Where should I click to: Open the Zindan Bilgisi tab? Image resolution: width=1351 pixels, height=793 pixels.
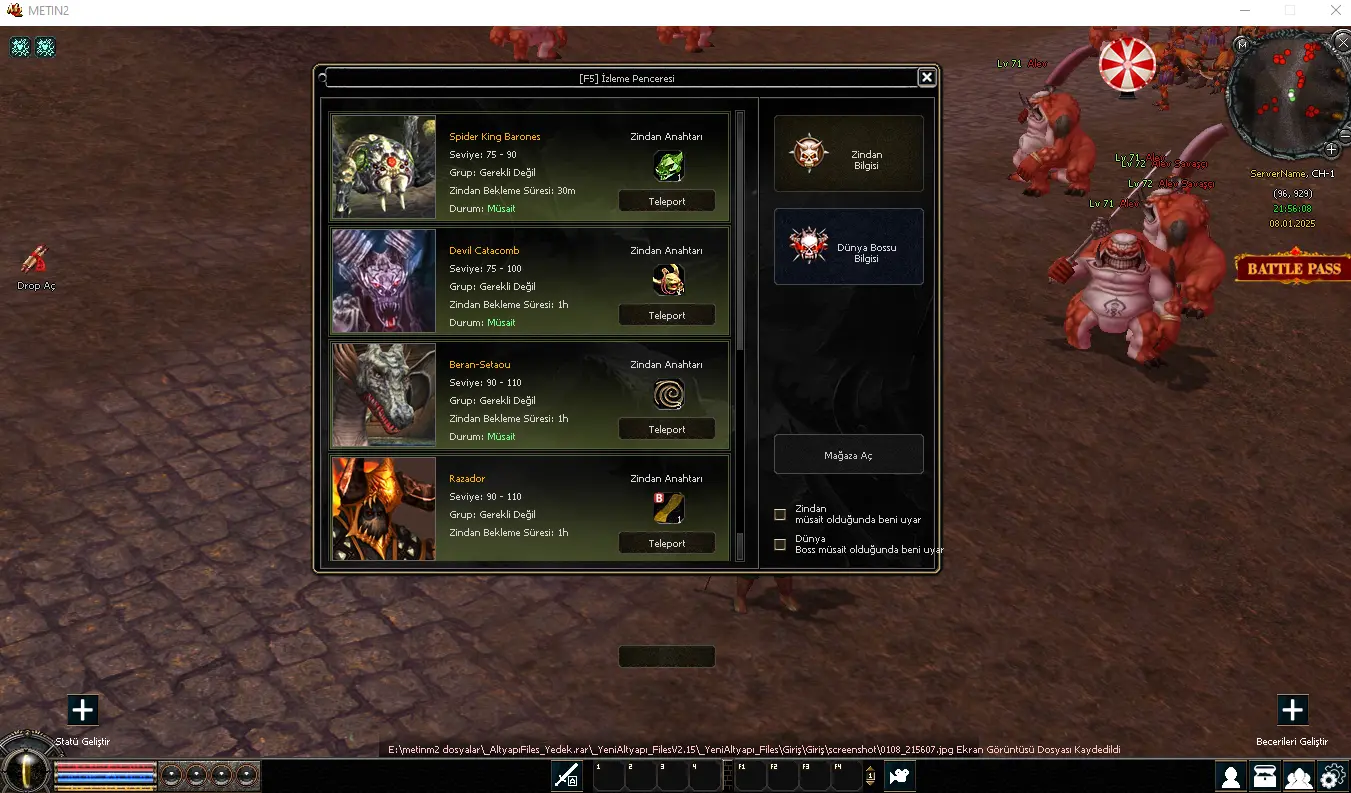pyautogui.click(x=848, y=154)
